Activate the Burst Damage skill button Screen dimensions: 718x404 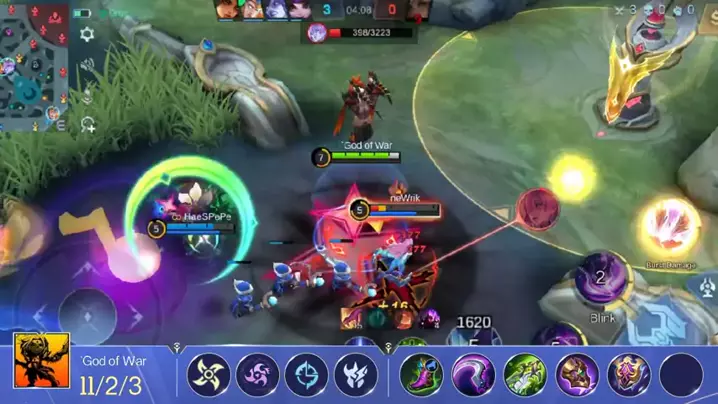669,226
